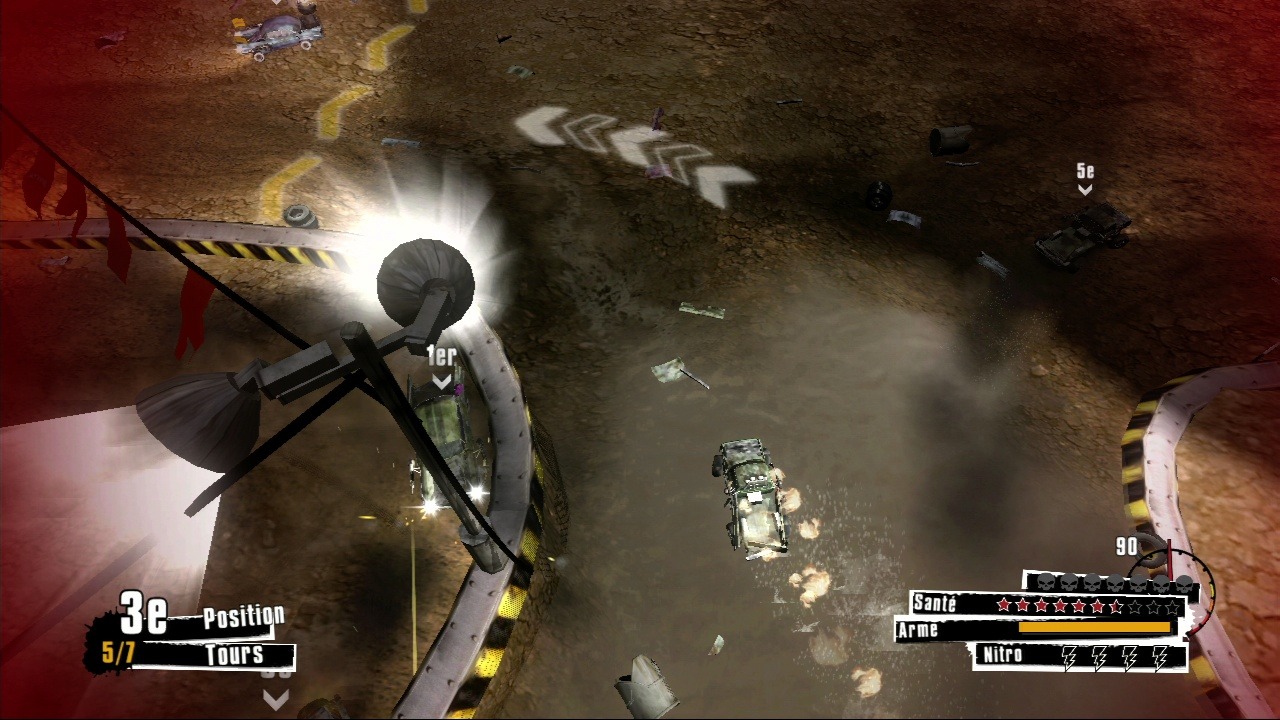Toggle the middle red star in the Santé rating
This screenshot has width=1280, height=720.
coord(1080,605)
